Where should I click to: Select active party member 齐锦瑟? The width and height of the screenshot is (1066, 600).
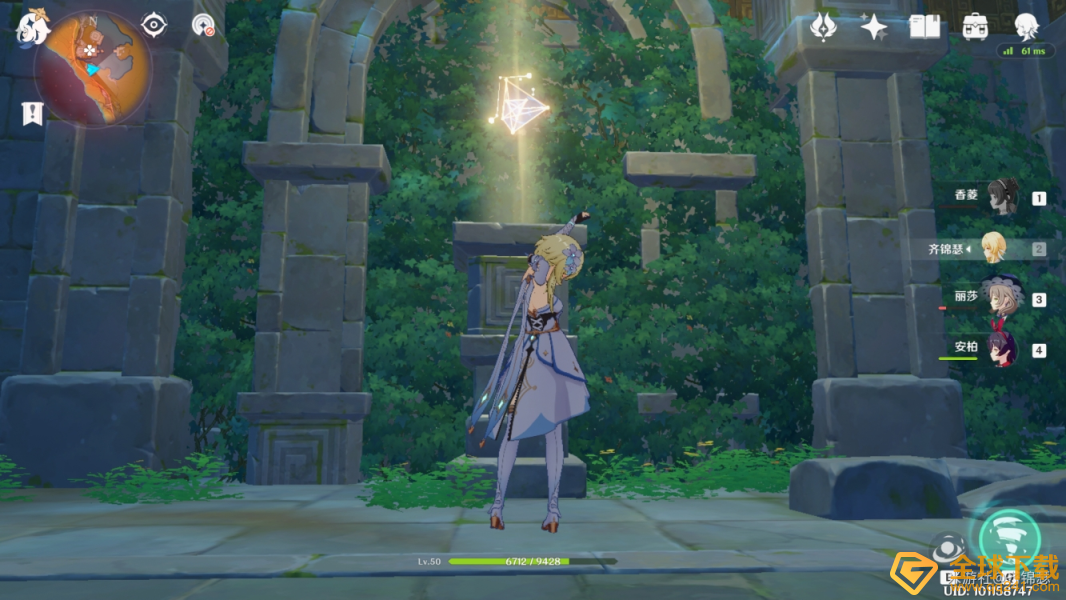[993, 248]
